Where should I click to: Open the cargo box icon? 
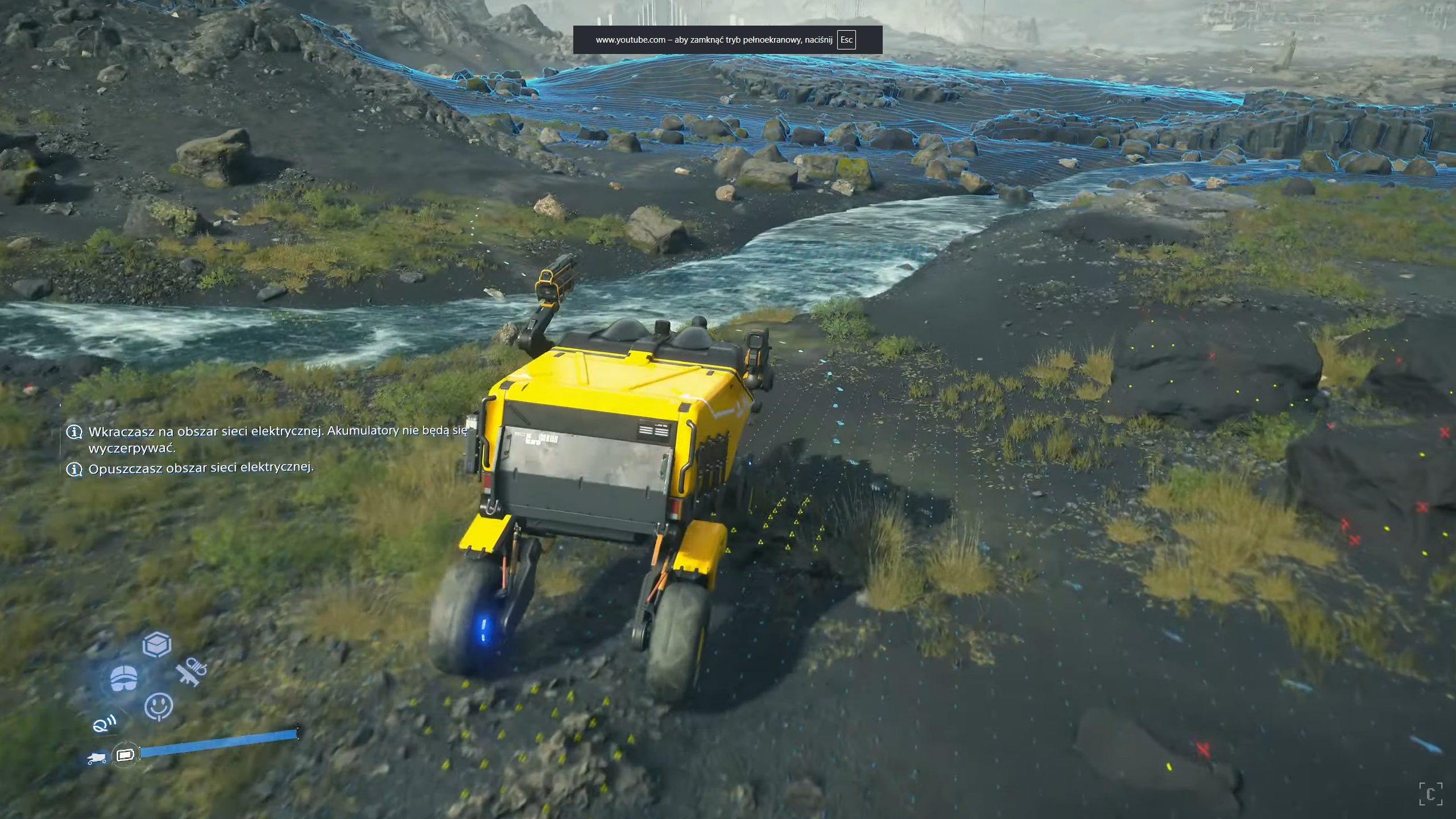coord(156,645)
